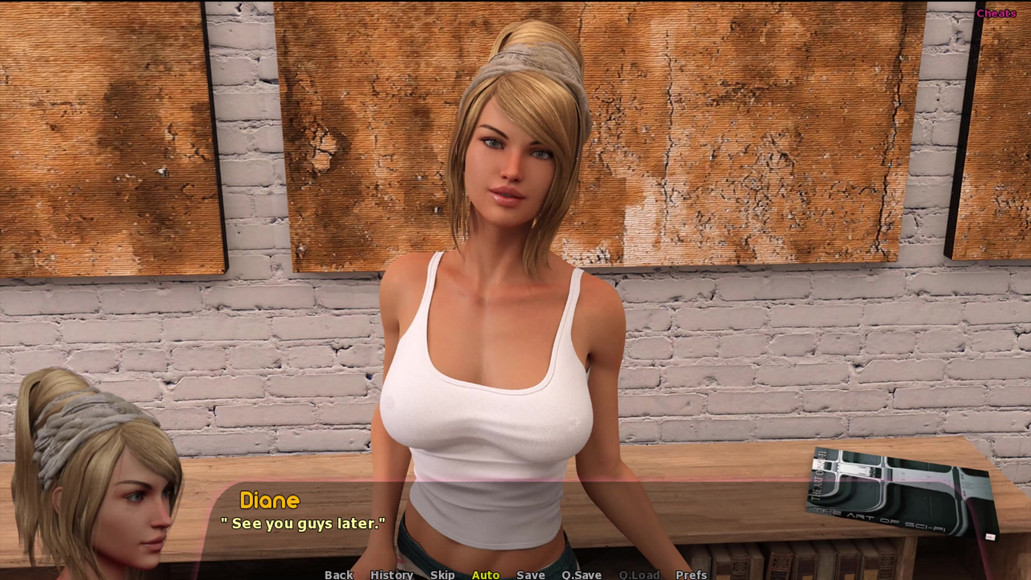Activate Skip to fast-forward dialogue

tap(442, 574)
